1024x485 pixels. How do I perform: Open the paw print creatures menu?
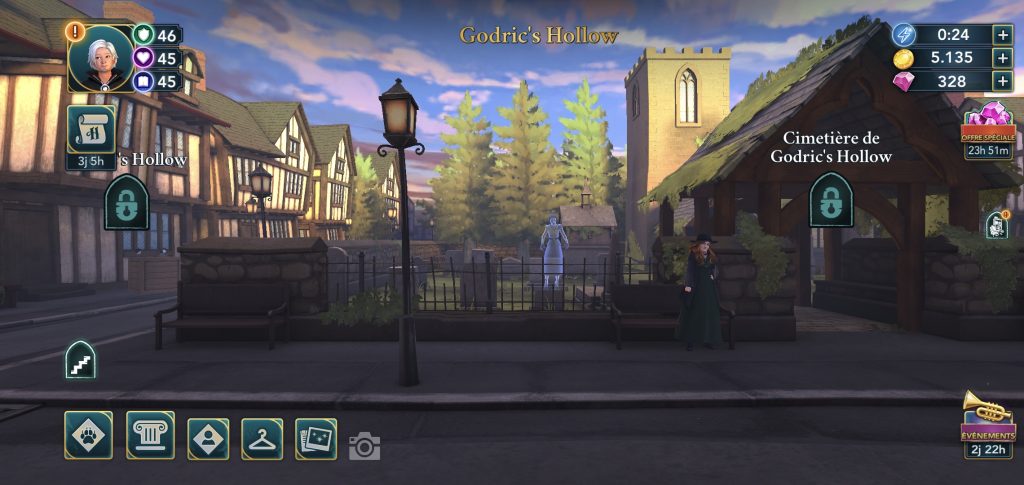click(88, 436)
